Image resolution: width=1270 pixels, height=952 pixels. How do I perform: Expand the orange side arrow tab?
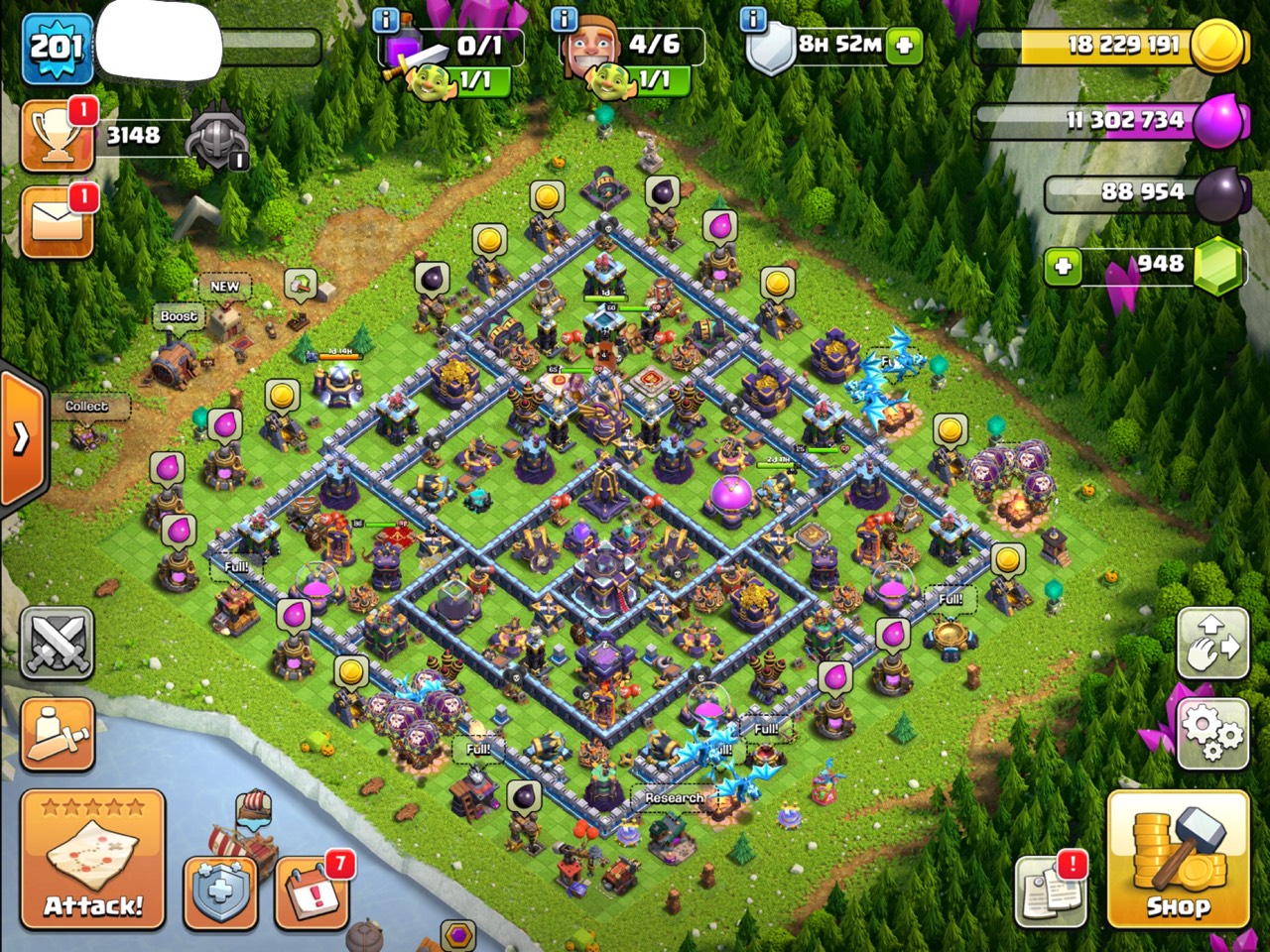[22, 436]
